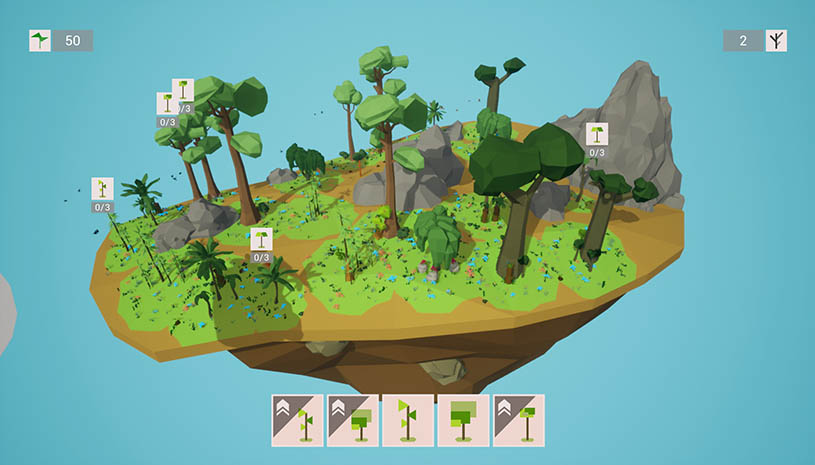
Task: Select the upgrade bamboo sapling card
Action: pyautogui.click(x=297, y=420)
